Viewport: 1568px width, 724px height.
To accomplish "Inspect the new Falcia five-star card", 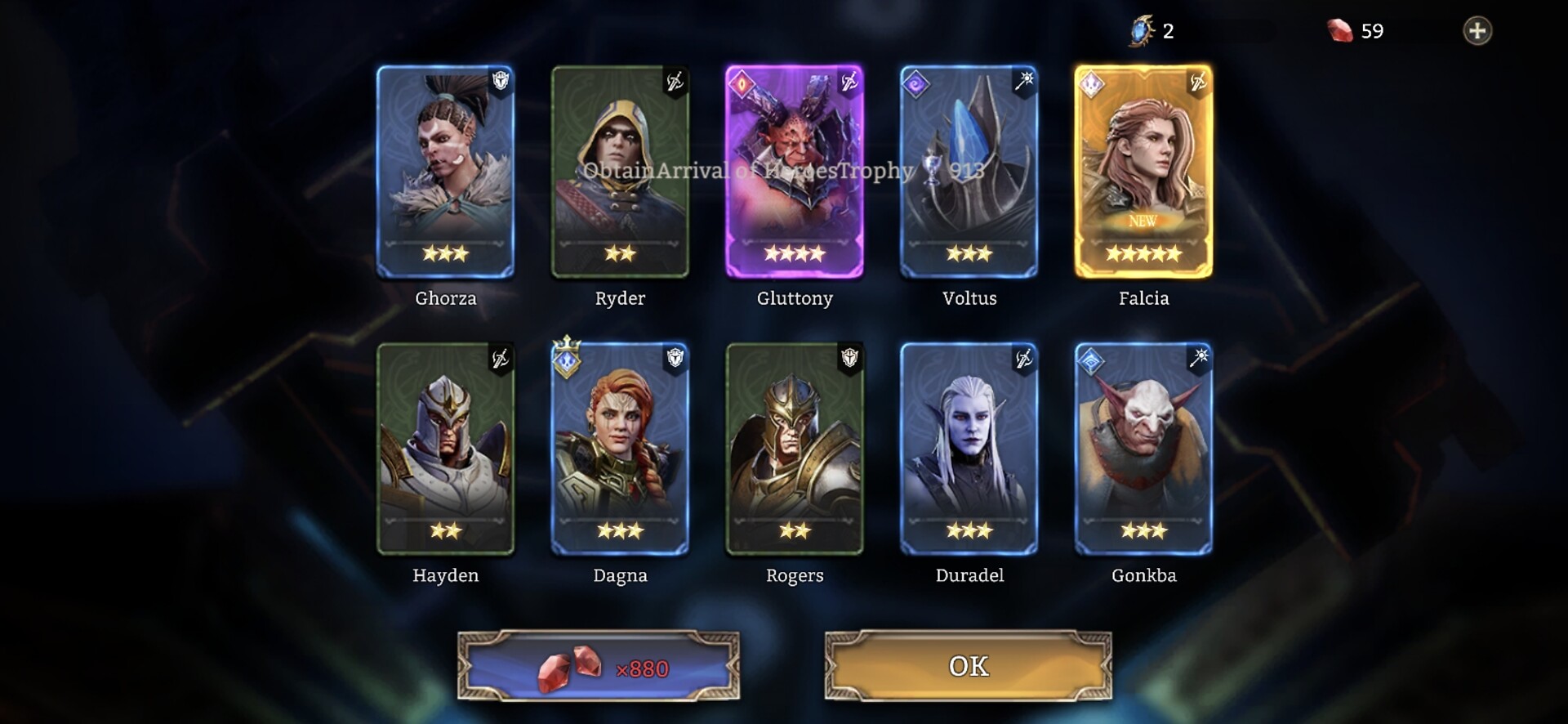I will click(1143, 172).
